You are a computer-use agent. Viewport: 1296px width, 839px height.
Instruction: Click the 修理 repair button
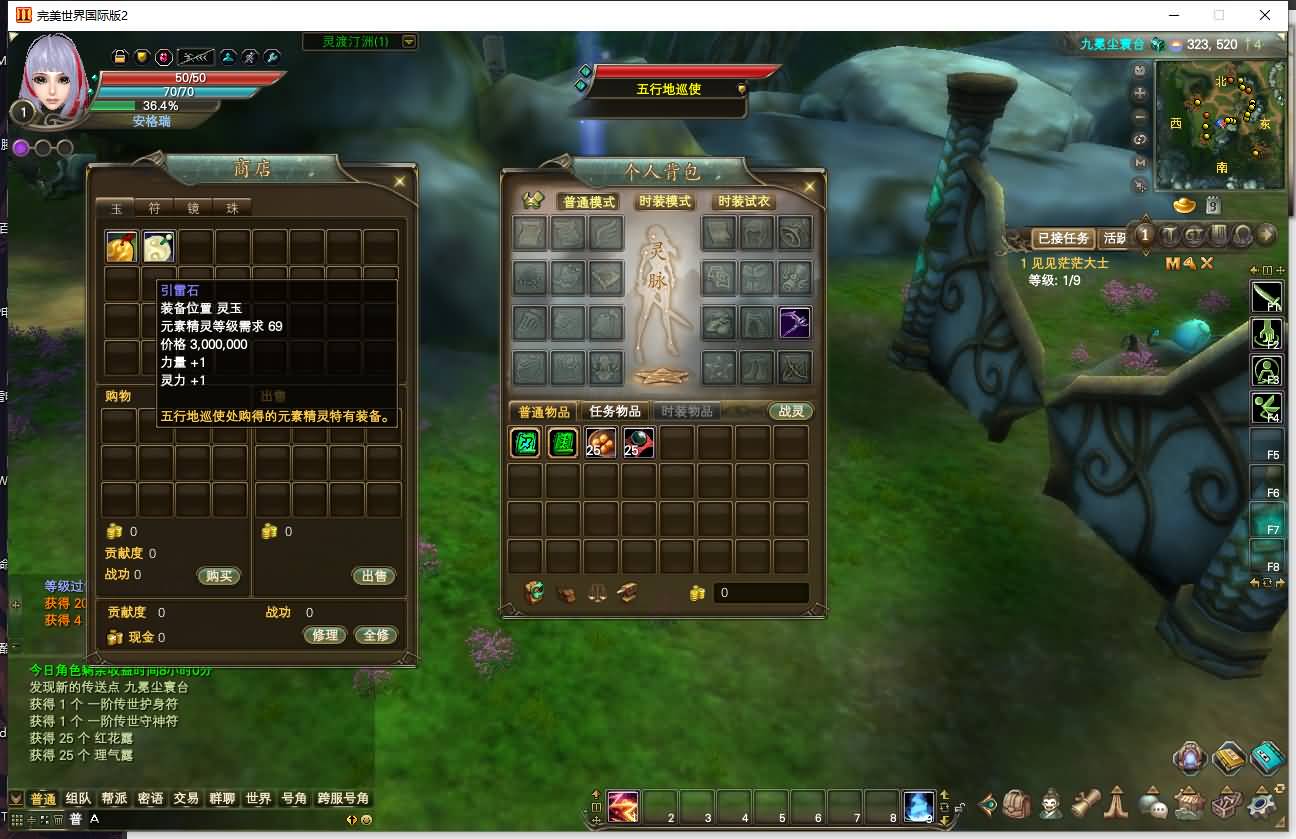click(x=324, y=635)
